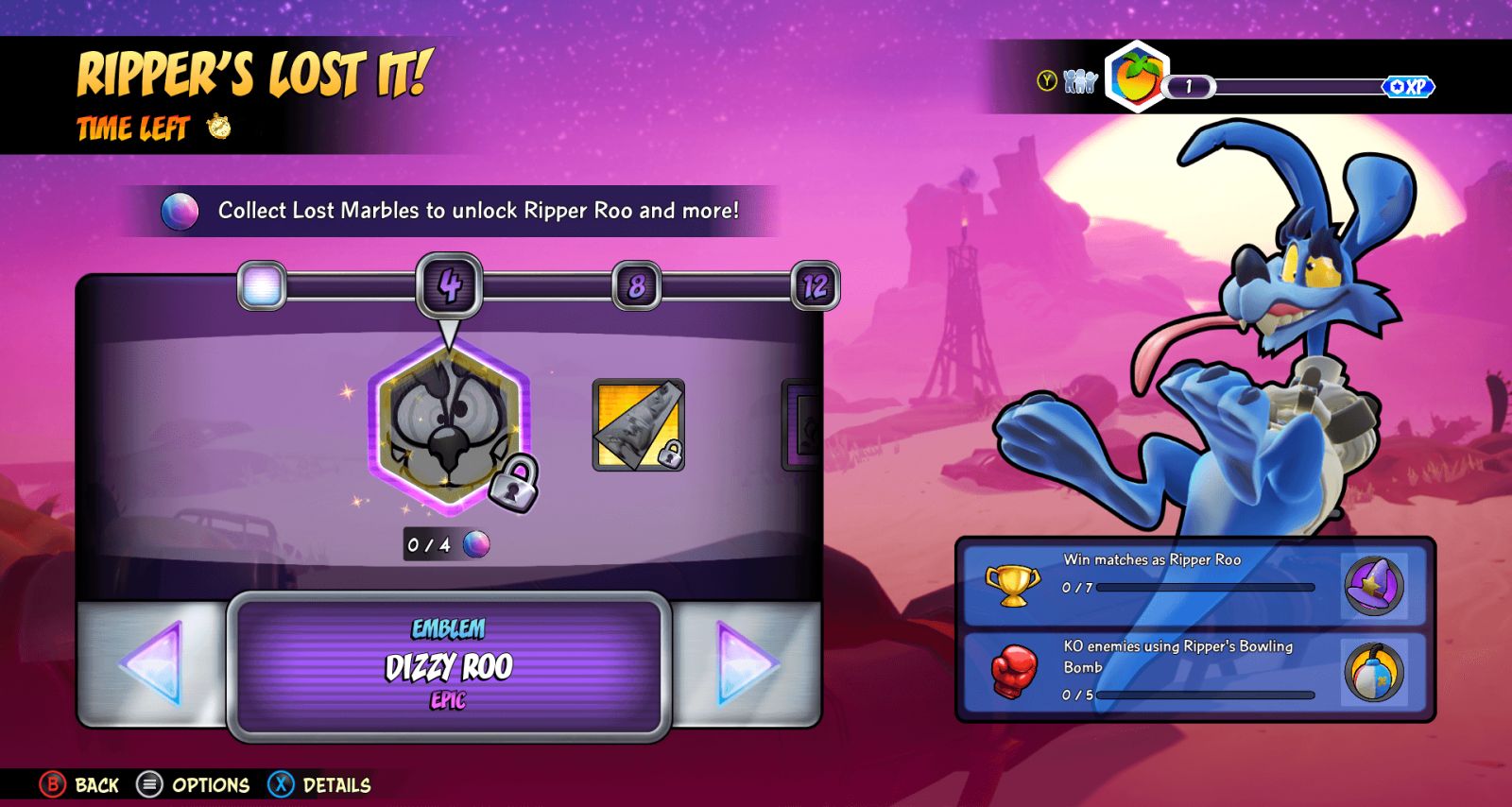The height and width of the screenshot is (807, 1512).
Task: Go back to the previous screen
Action: [79, 784]
